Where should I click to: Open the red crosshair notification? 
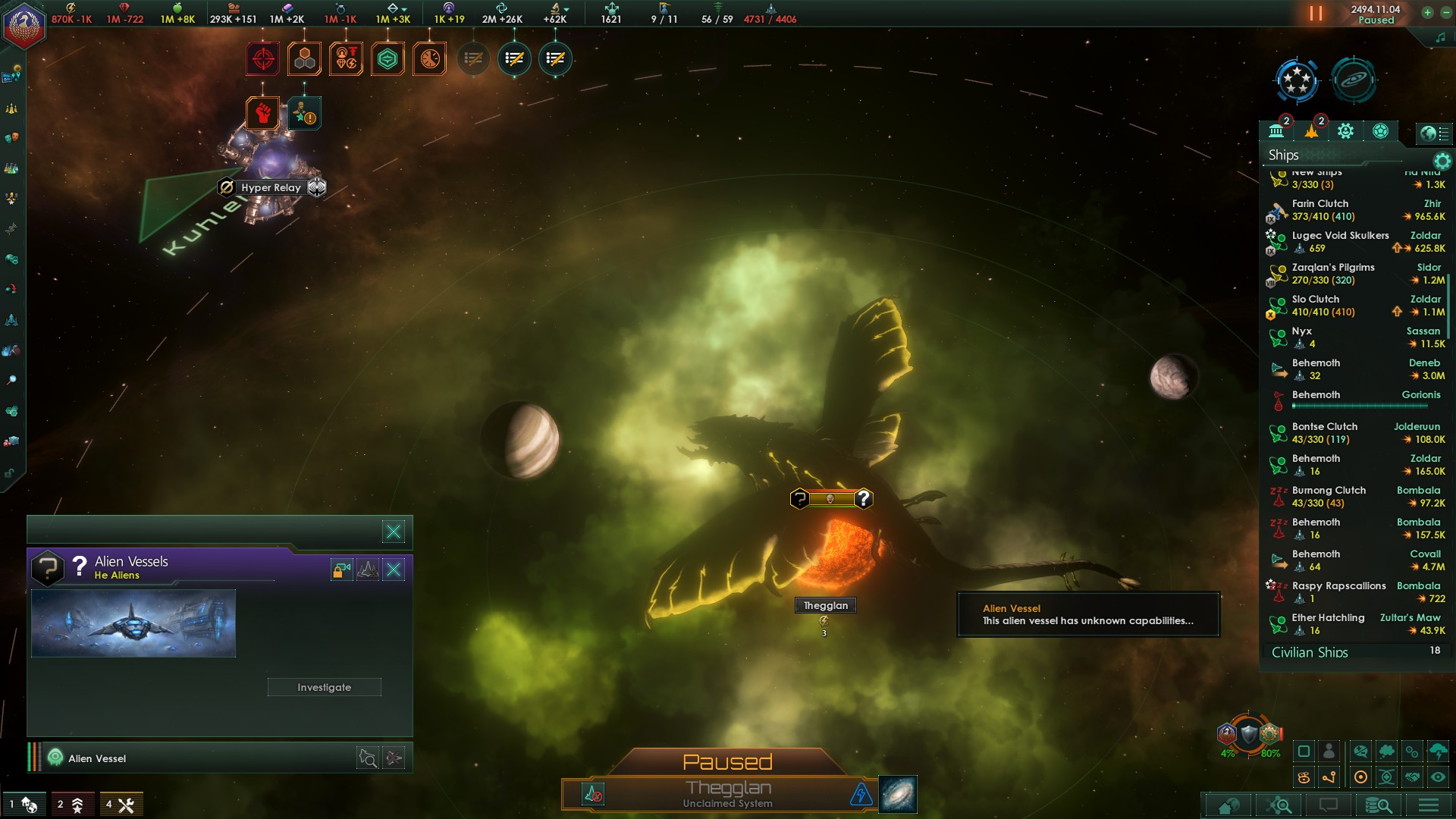263,59
